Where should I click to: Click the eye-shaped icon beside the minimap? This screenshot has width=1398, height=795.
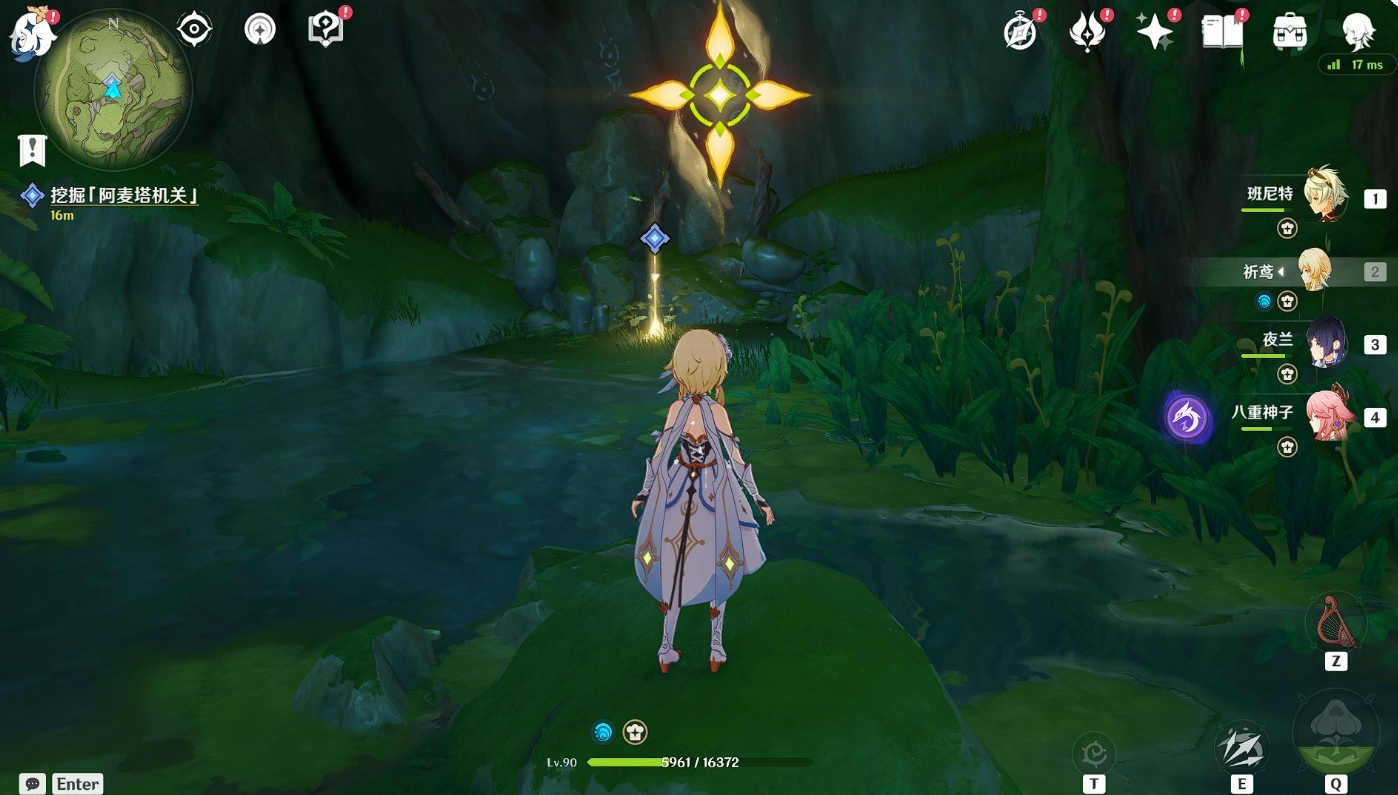click(194, 30)
